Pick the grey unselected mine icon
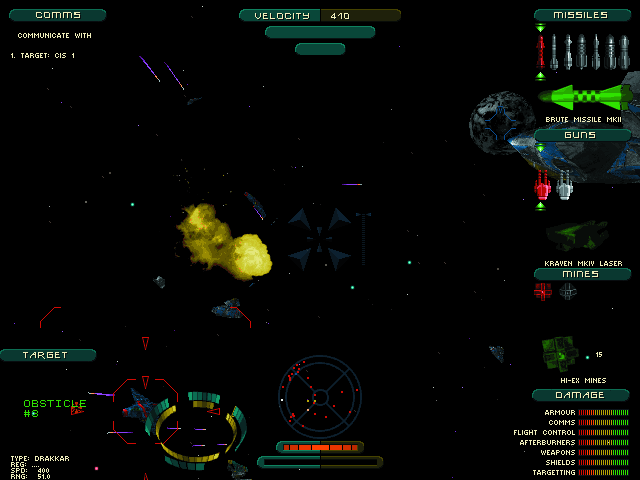 (568, 291)
